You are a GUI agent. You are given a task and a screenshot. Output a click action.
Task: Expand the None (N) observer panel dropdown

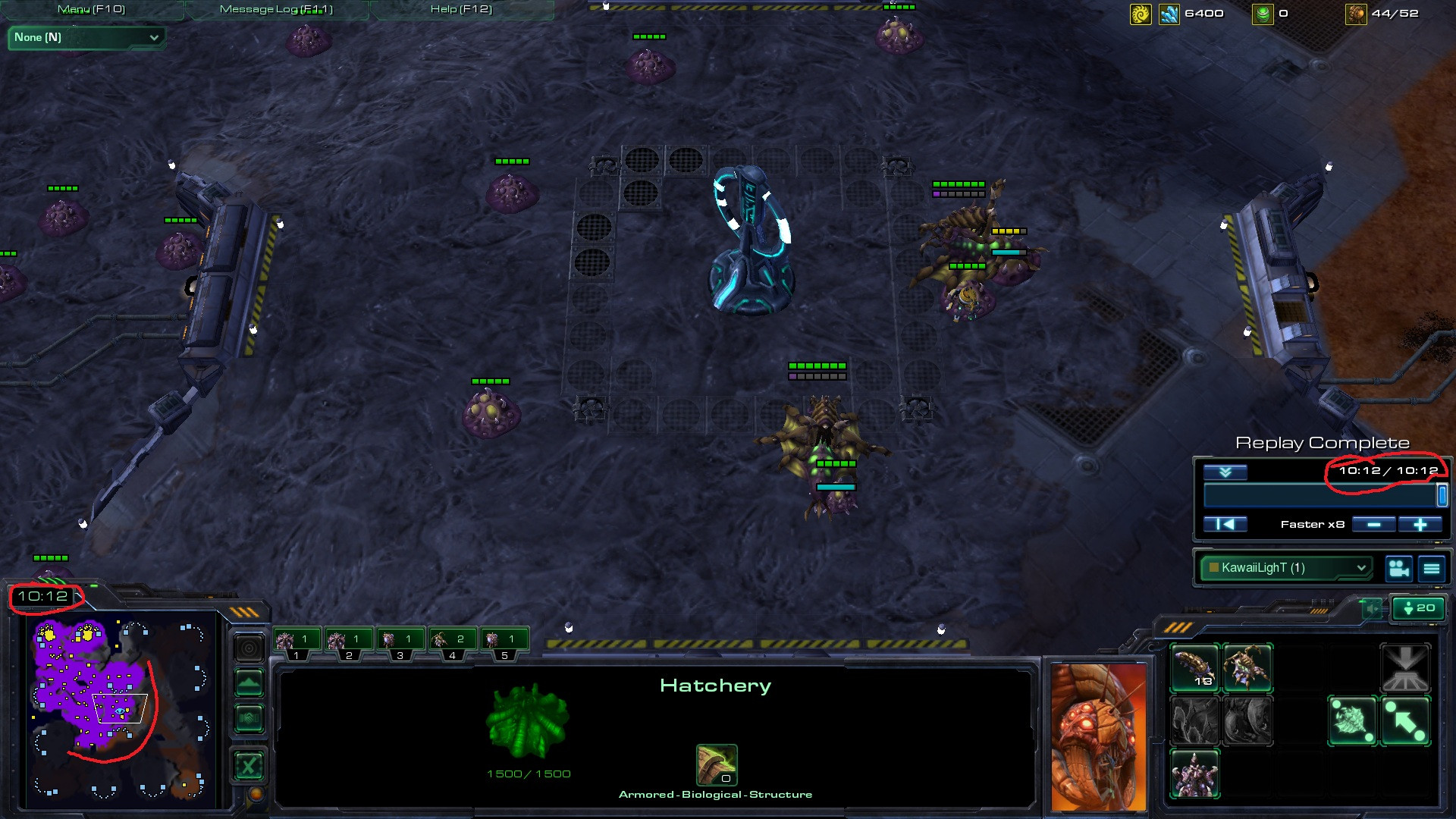(x=86, y=37)
